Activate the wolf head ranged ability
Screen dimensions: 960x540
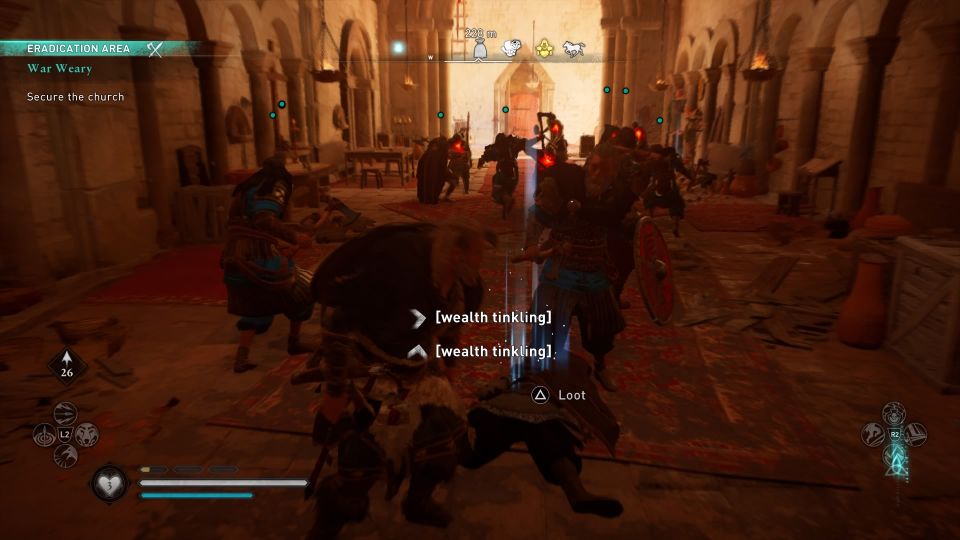88,435
